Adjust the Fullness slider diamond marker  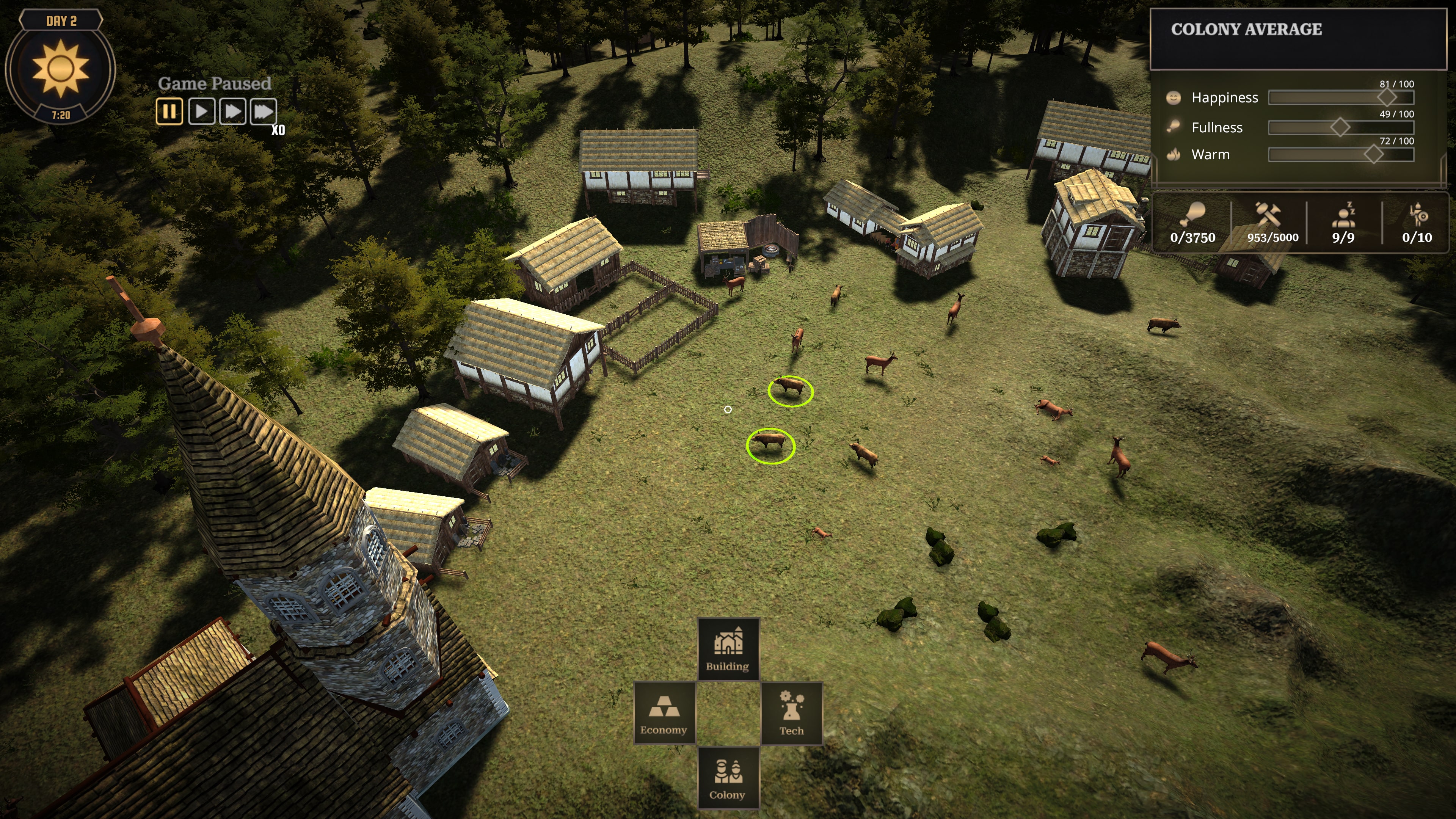click(1341, 127)
